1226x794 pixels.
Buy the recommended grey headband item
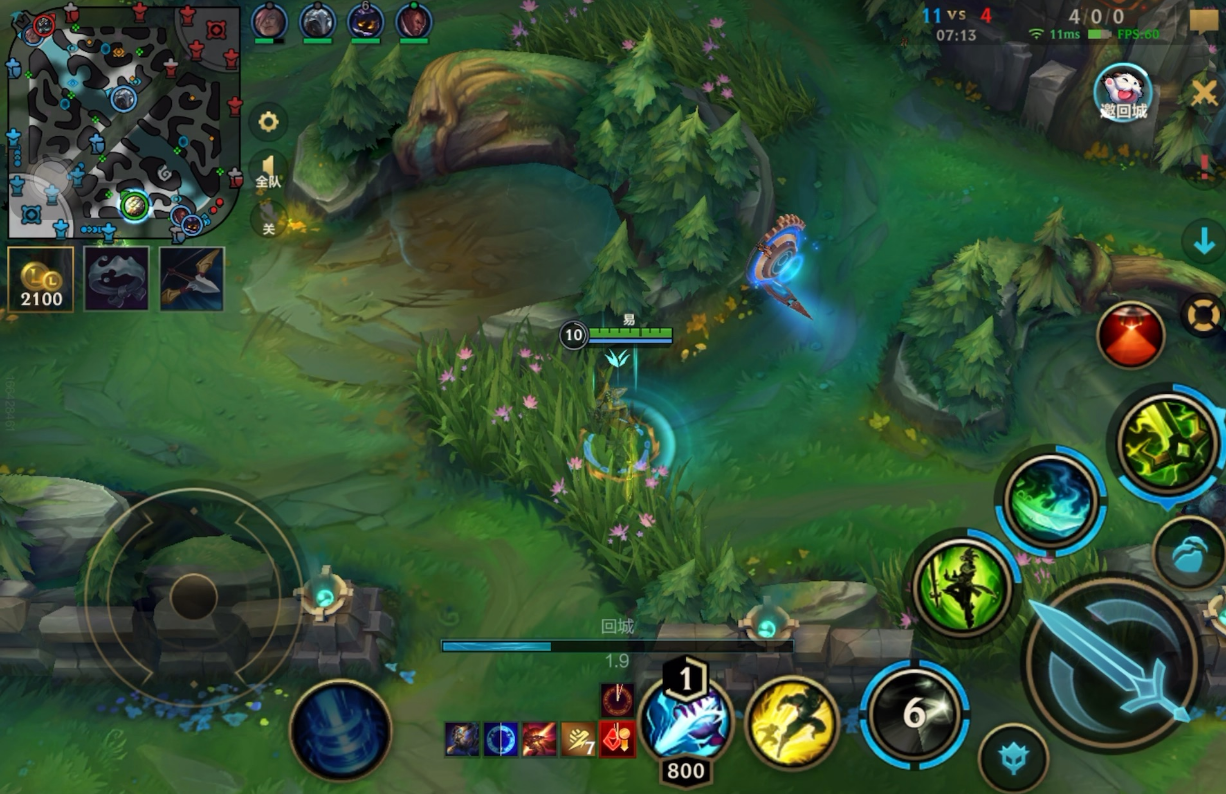click(x=117, y=279)
